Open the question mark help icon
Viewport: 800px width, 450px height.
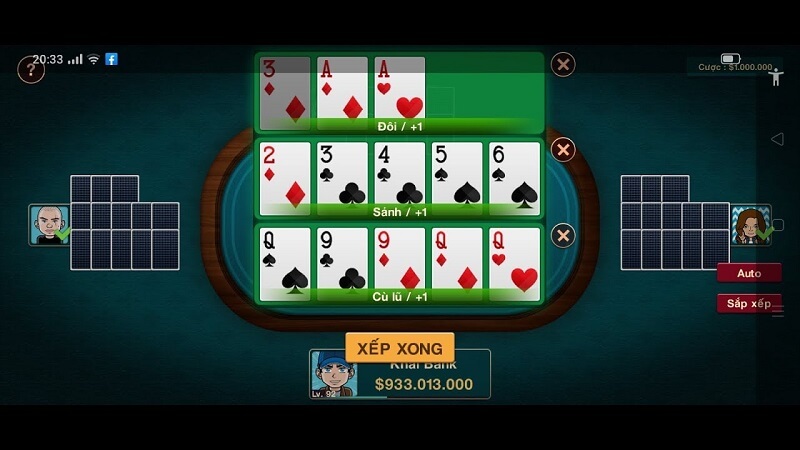point(31,70)
